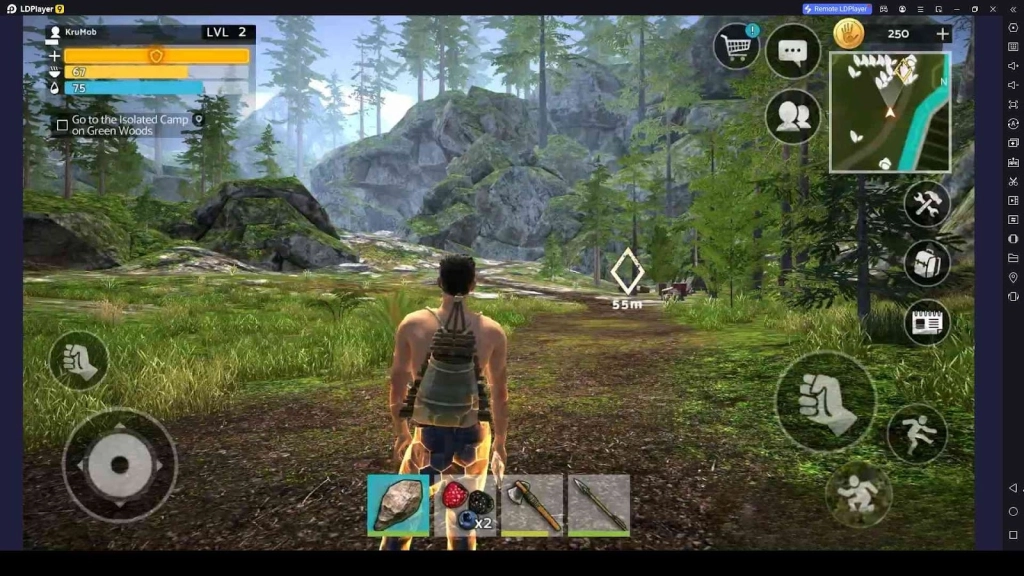Open the journal newspaper icon

coord(927,323)
